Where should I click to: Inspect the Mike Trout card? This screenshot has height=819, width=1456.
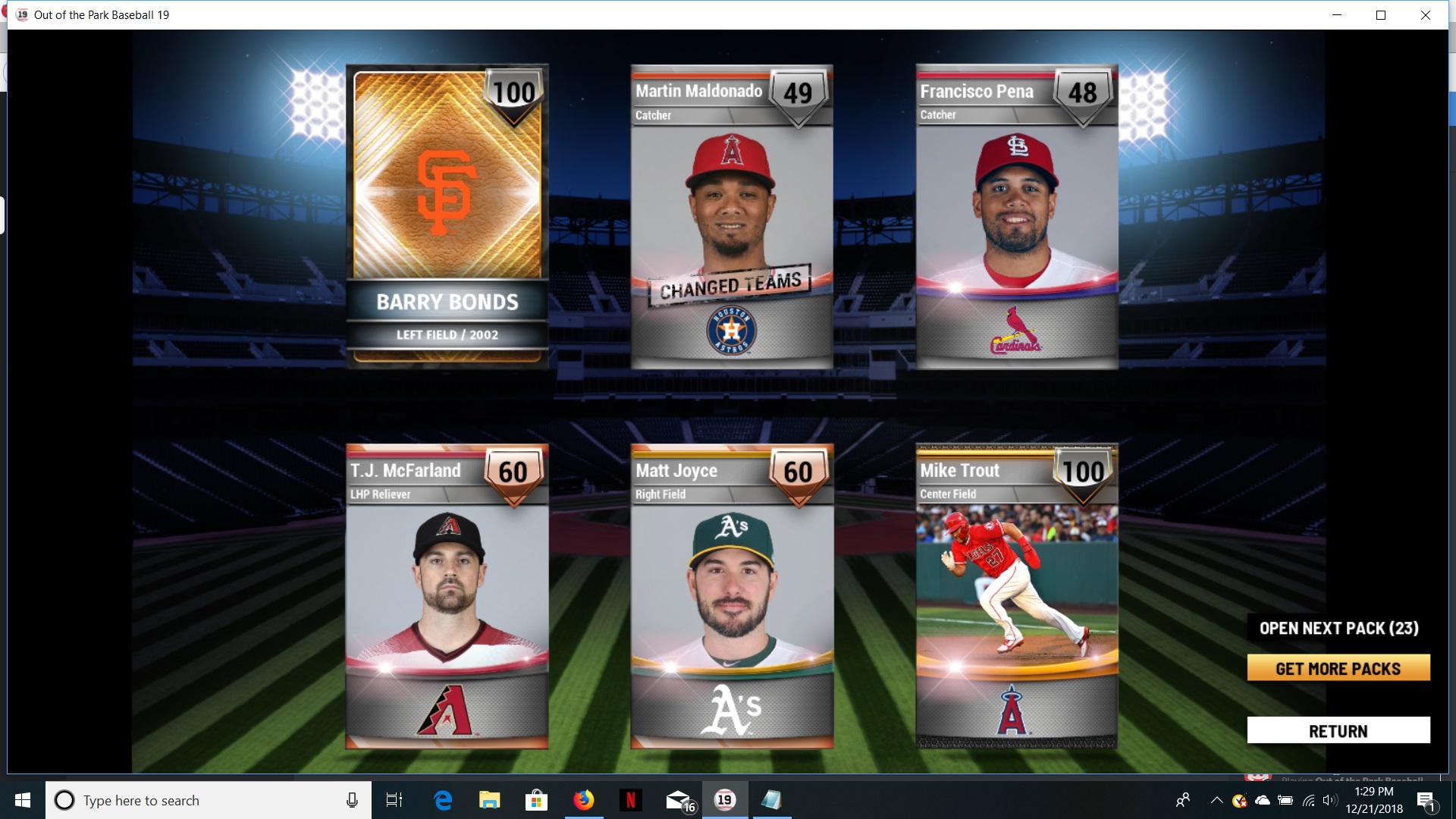click(x=1017, y=596)
